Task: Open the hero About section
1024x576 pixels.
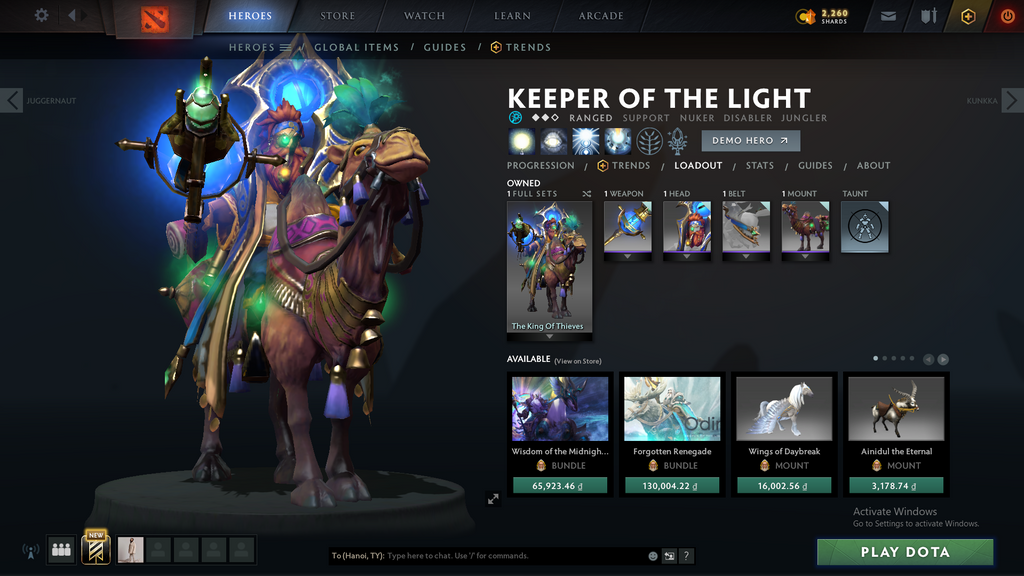Action: [x=873, y=166]
